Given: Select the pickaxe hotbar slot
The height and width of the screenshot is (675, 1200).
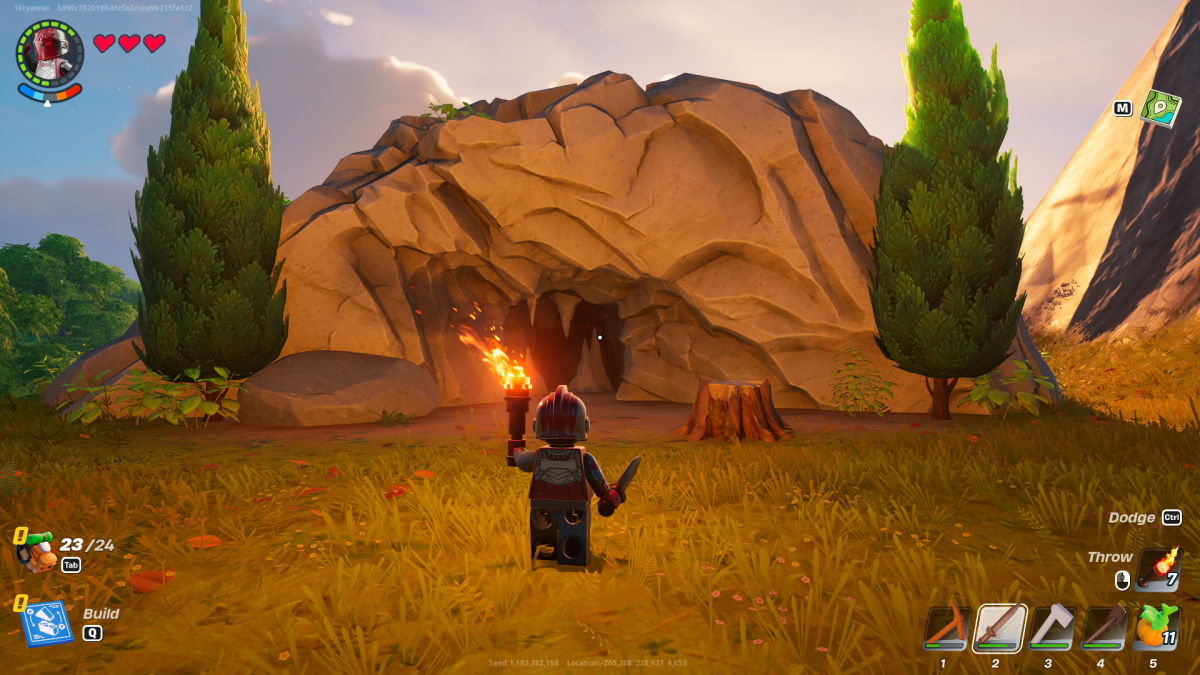Looking at the screenshot, I should [946, 628].
